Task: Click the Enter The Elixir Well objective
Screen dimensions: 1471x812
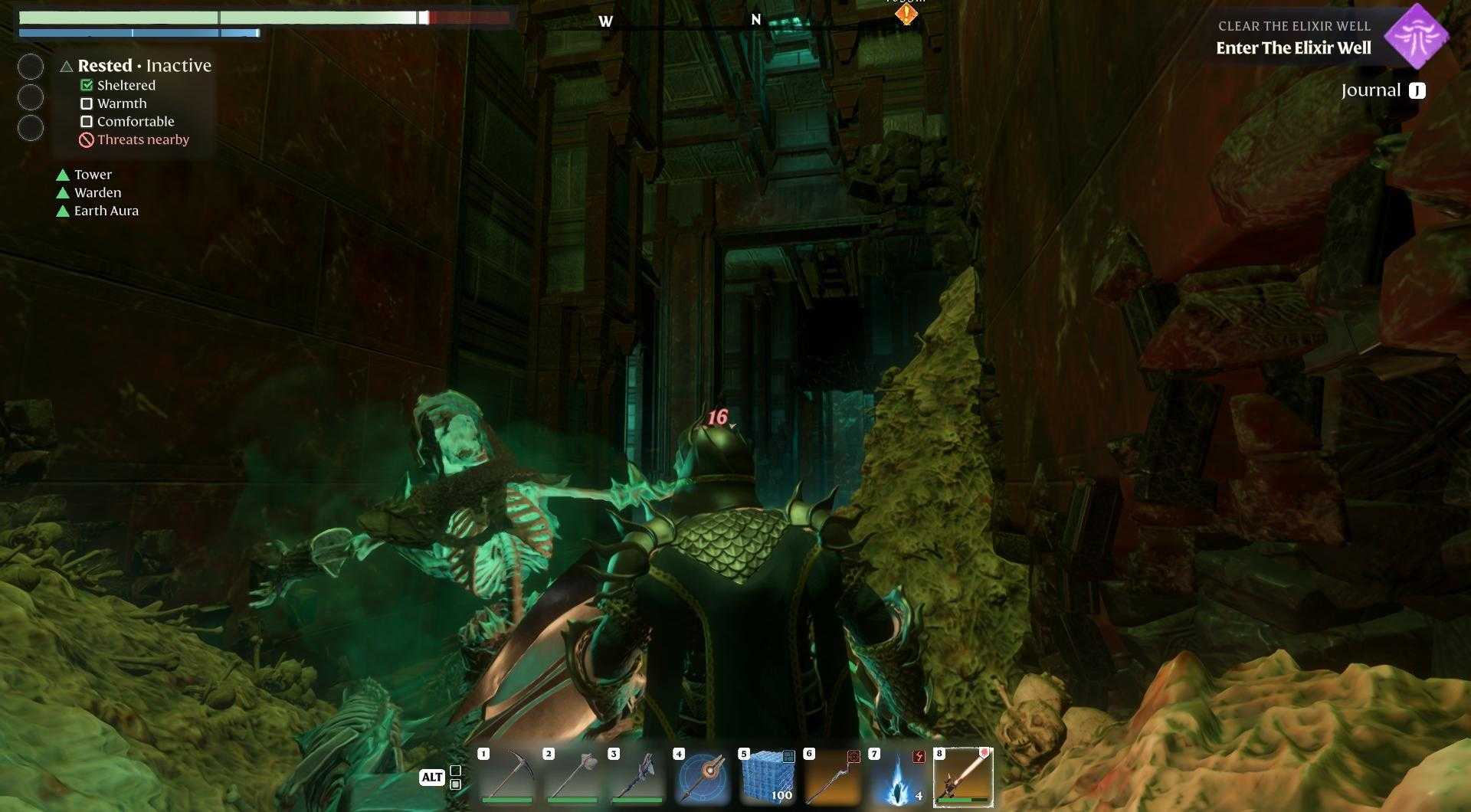Action: coord(1293,47)
